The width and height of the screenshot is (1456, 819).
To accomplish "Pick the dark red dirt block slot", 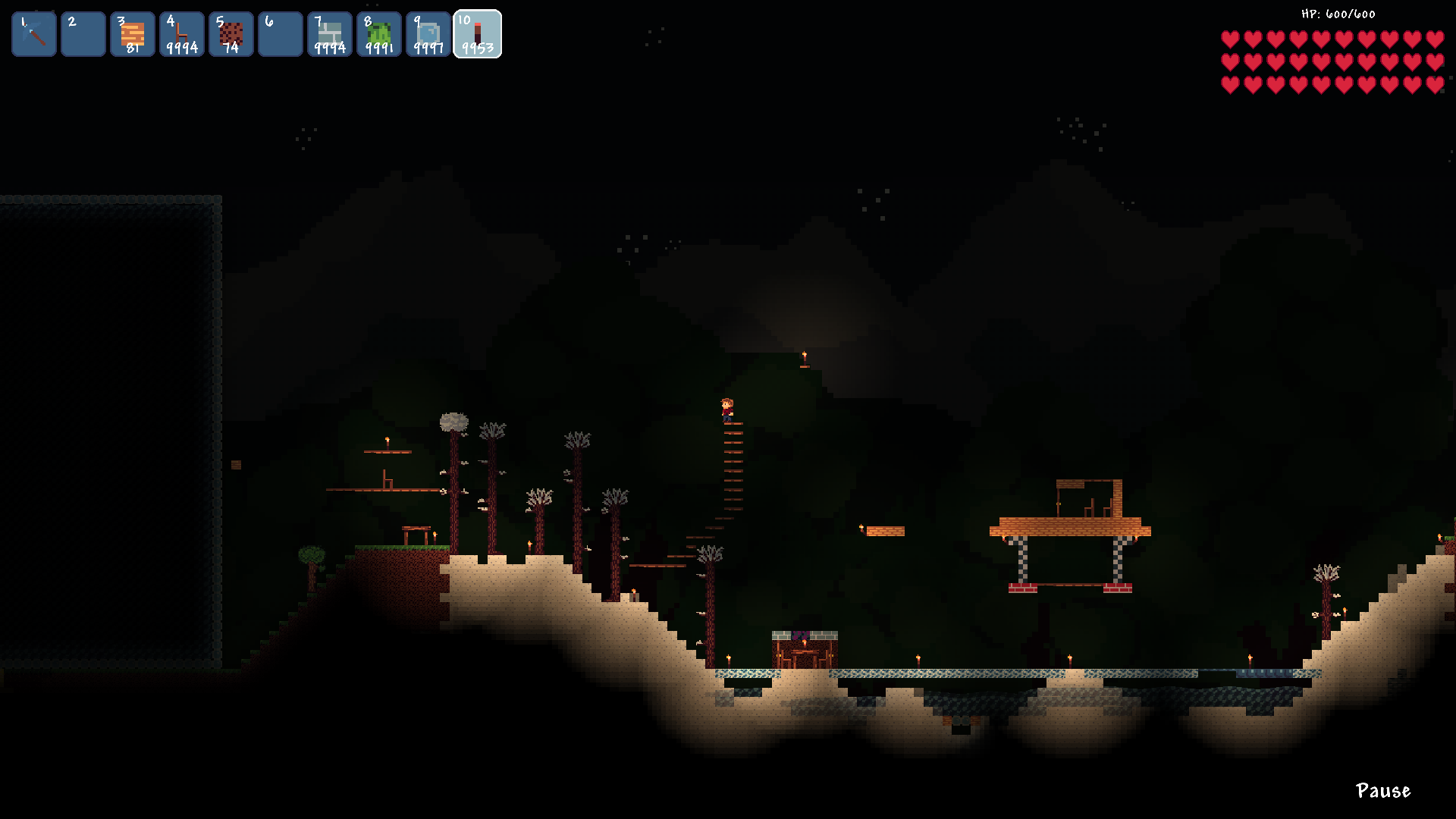I will click(x=231, y=34).
